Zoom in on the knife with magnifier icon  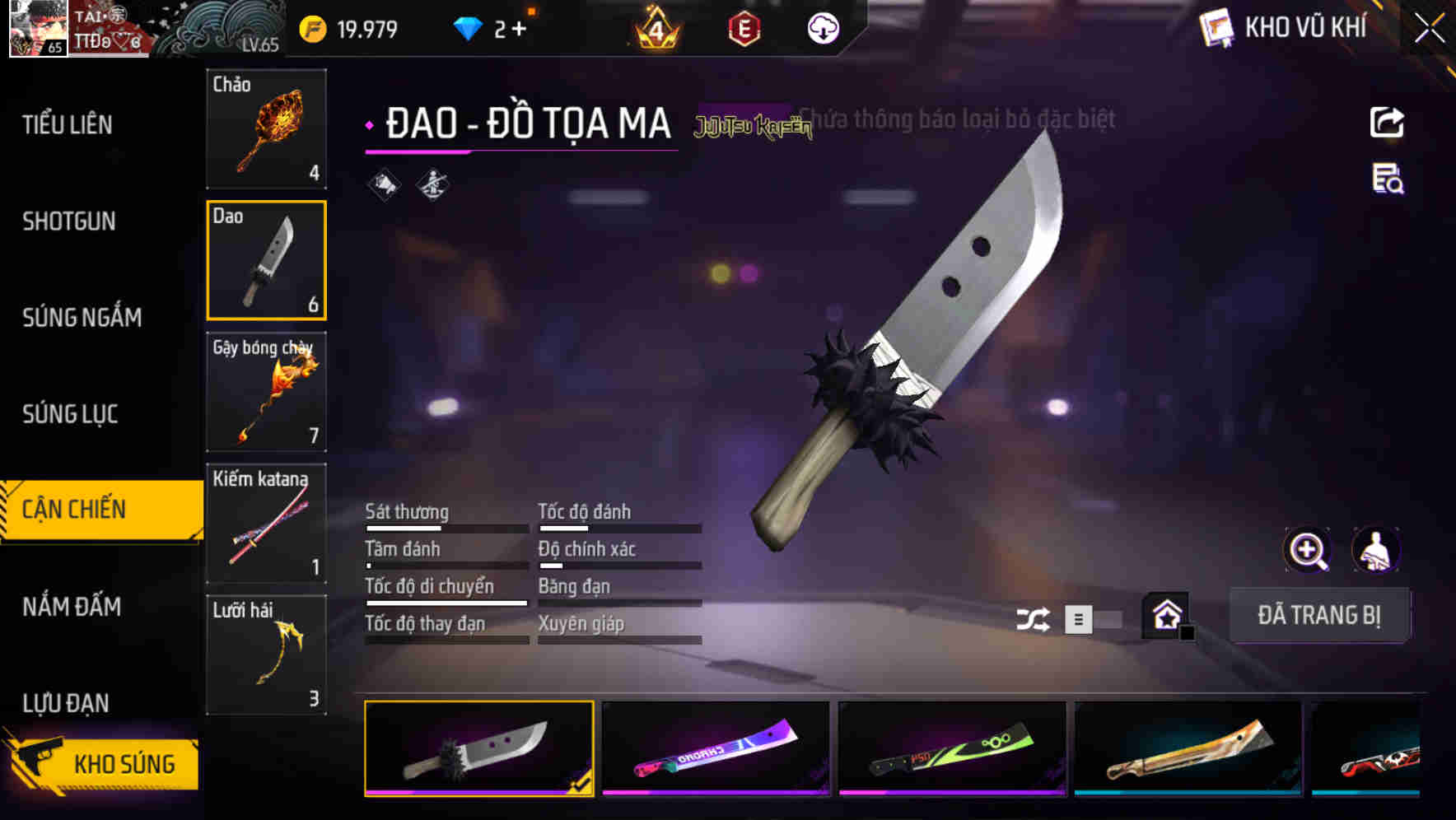pyautogui.click(x=1306, y=550)
